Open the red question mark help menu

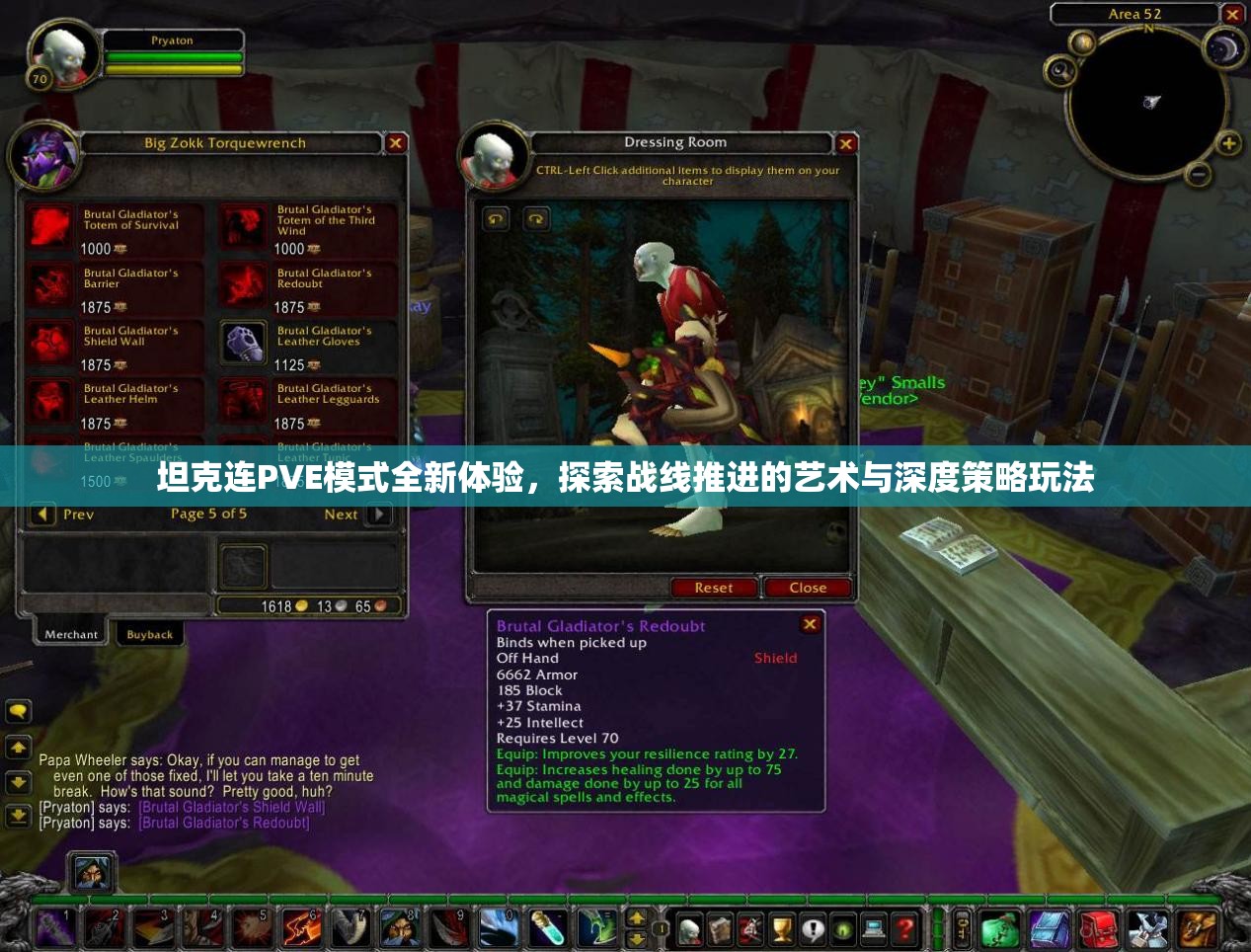pos(904,929)
